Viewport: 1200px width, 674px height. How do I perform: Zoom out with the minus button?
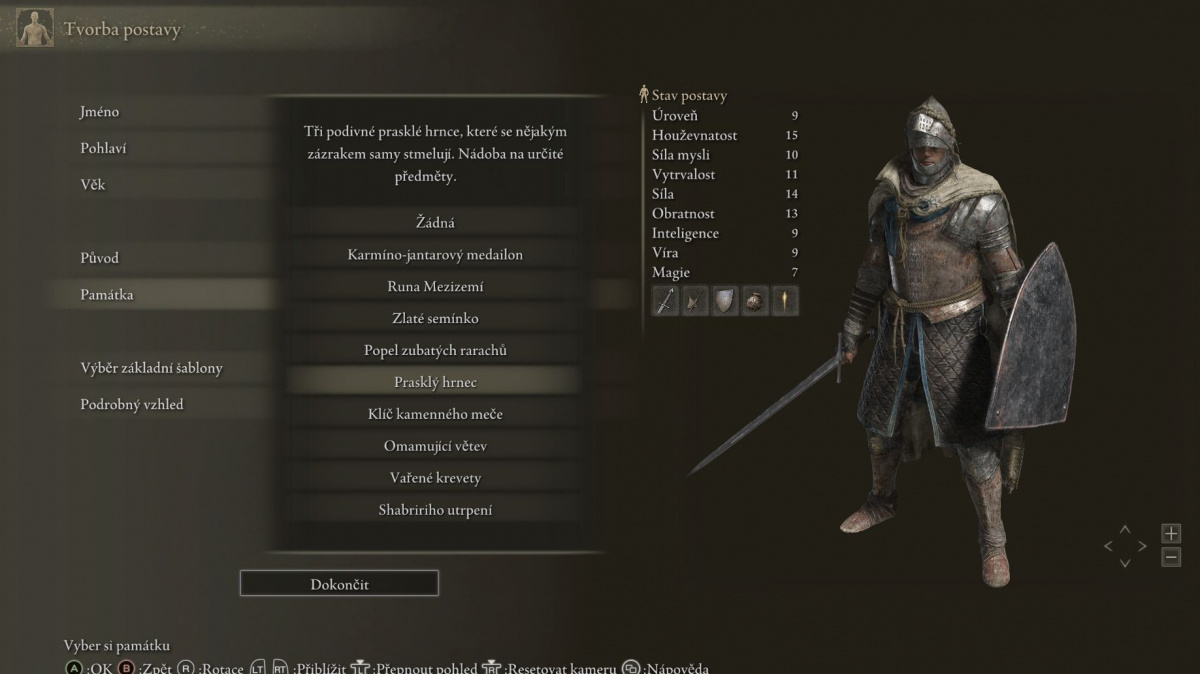(x=1171, y=557)
